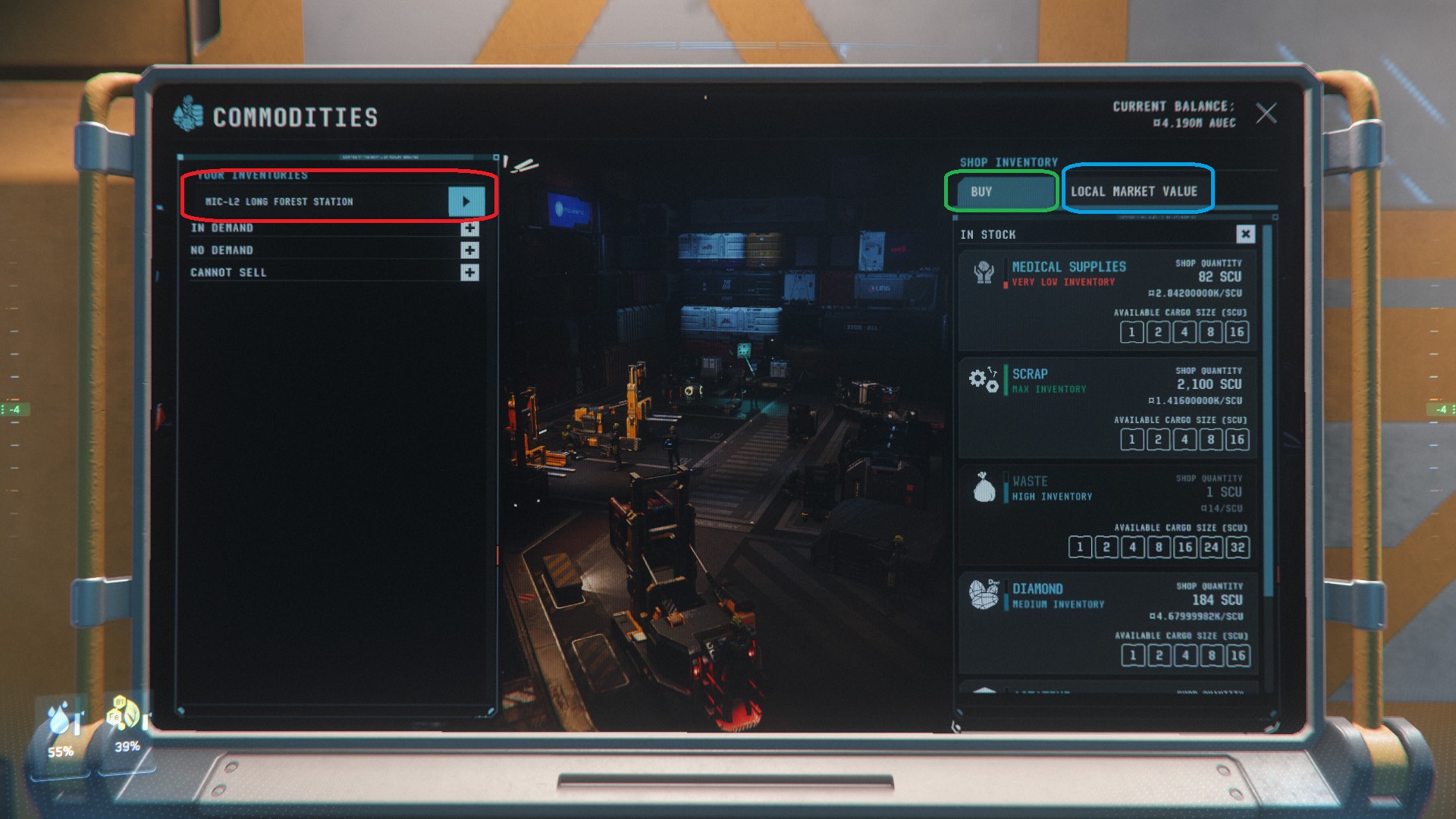This screenshot has height=819, width=1456.
Task: Select the Scrap gears icon
Action: [984, 380]
